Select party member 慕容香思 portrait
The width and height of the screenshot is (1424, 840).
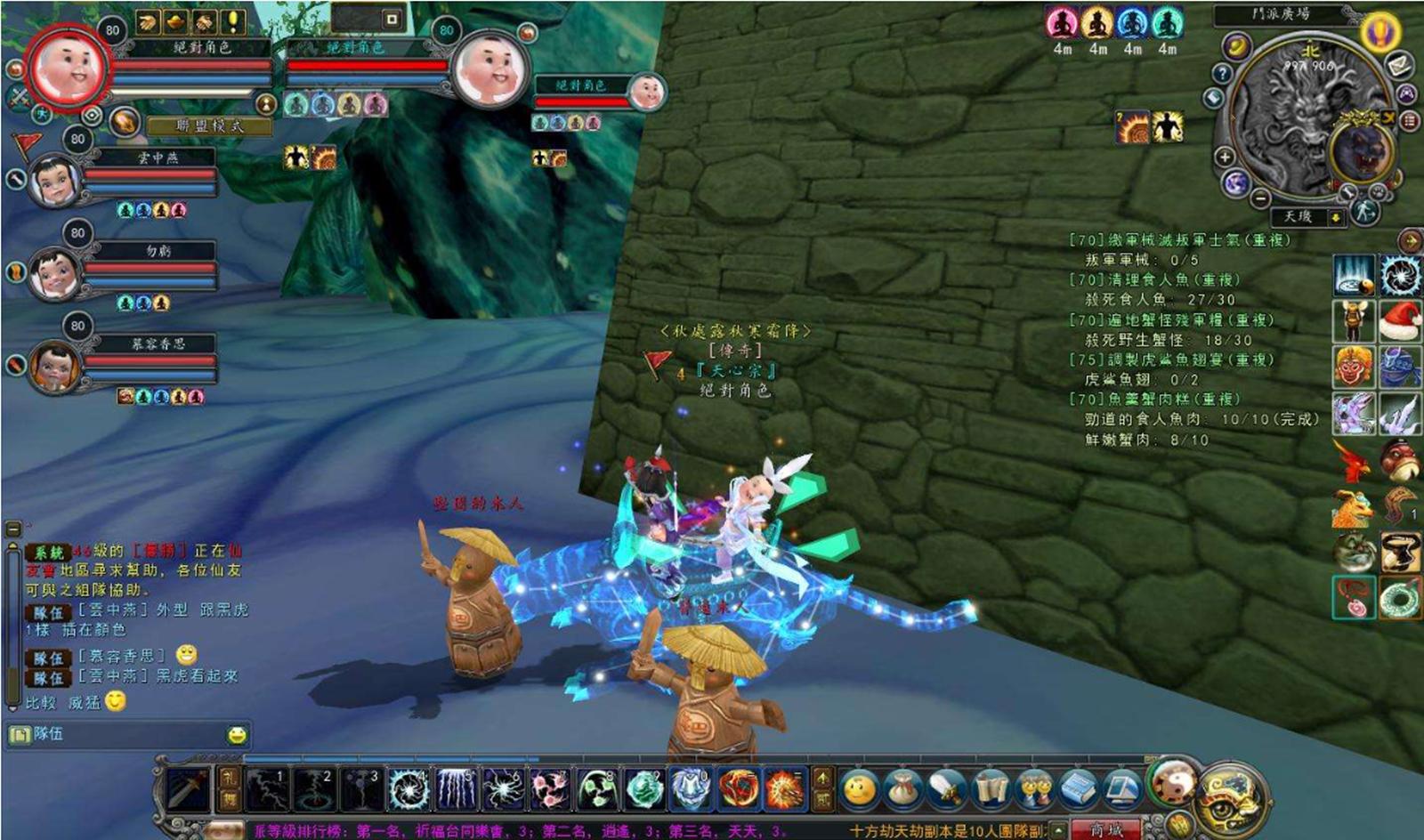pyautogui.click(x=54, y=367)
